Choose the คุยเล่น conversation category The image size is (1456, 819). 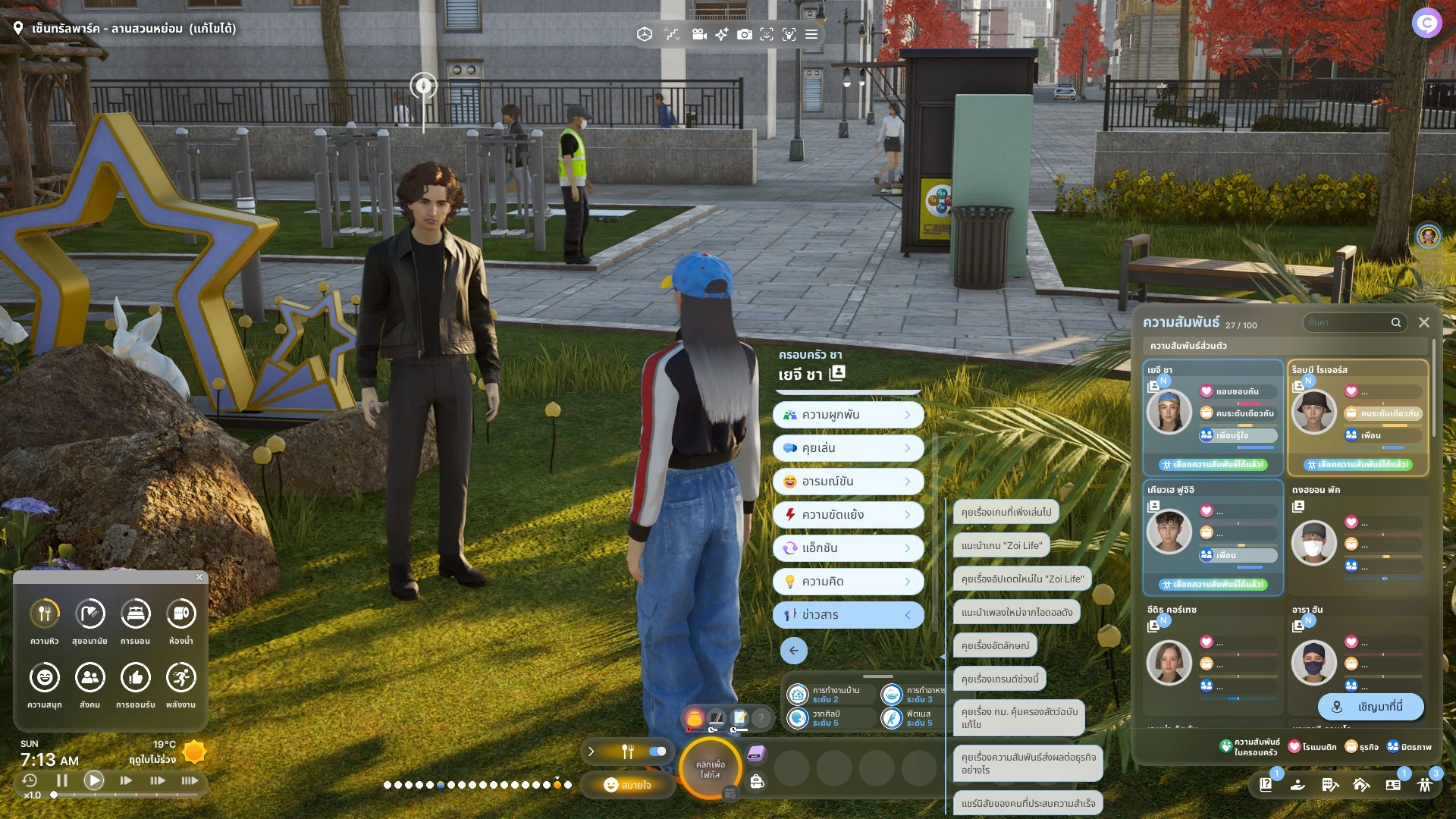(x=848, y=448)
